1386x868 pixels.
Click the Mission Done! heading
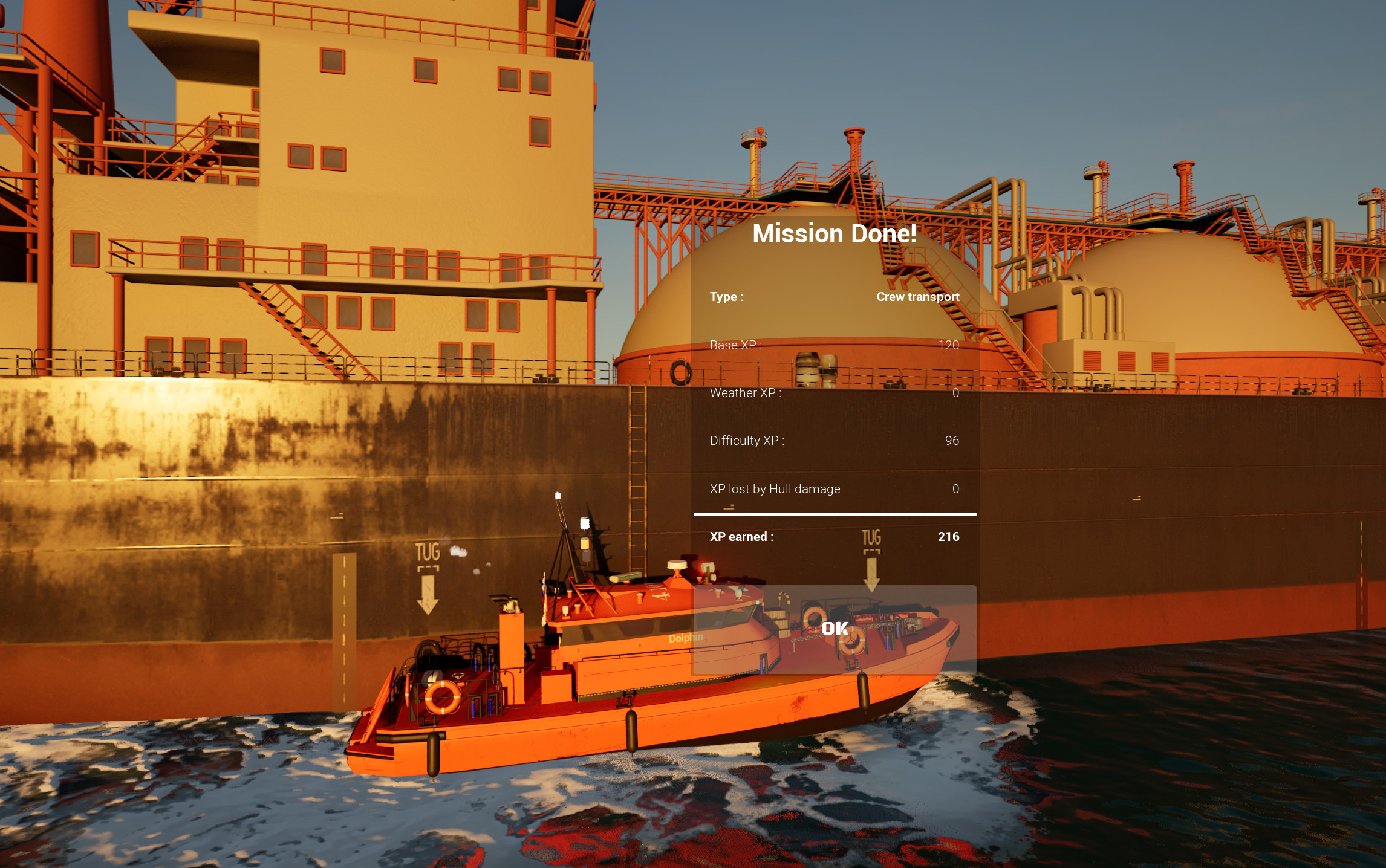835,233
